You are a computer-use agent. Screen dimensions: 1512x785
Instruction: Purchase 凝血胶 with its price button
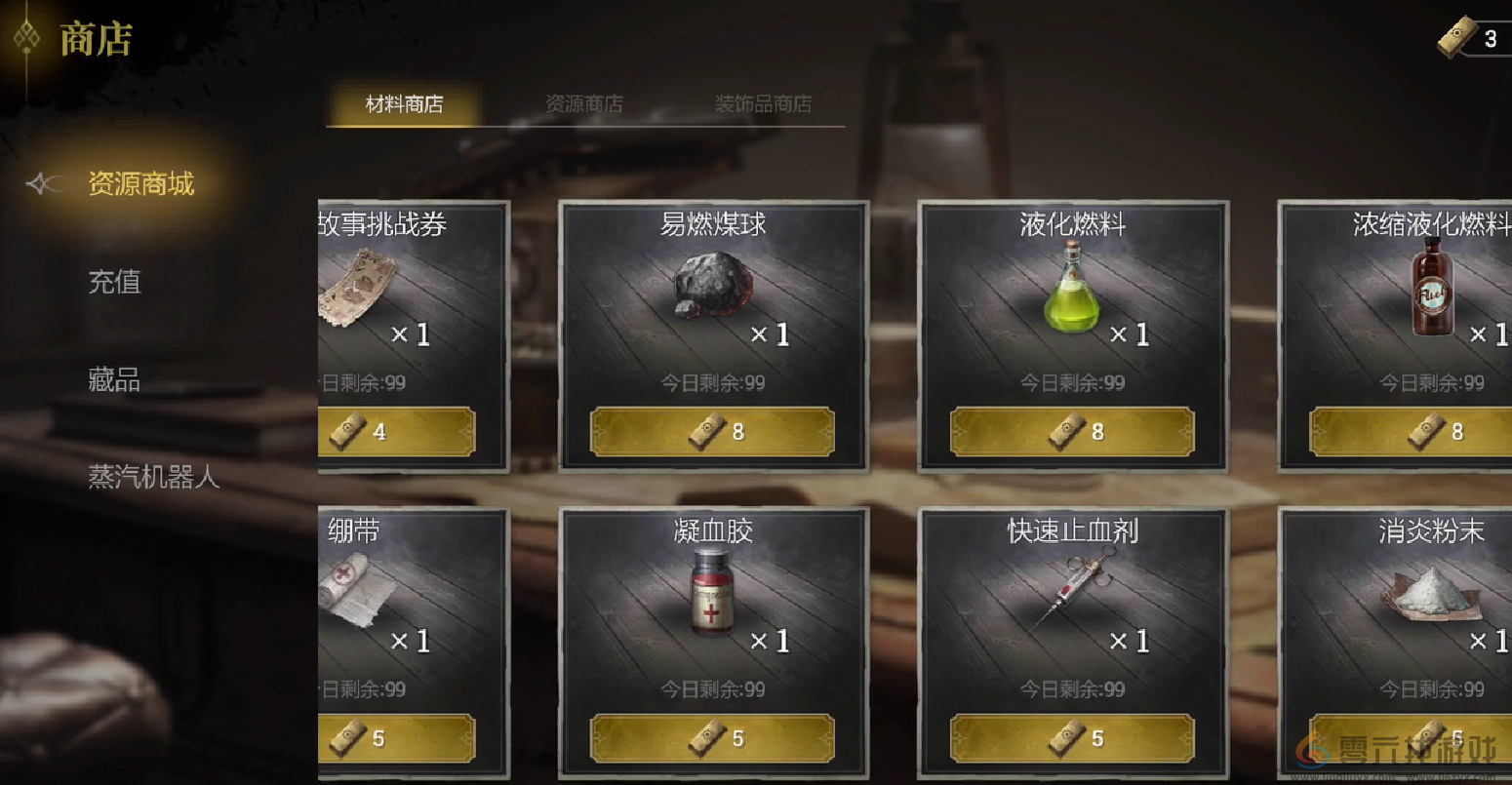[x=713, y=738]
